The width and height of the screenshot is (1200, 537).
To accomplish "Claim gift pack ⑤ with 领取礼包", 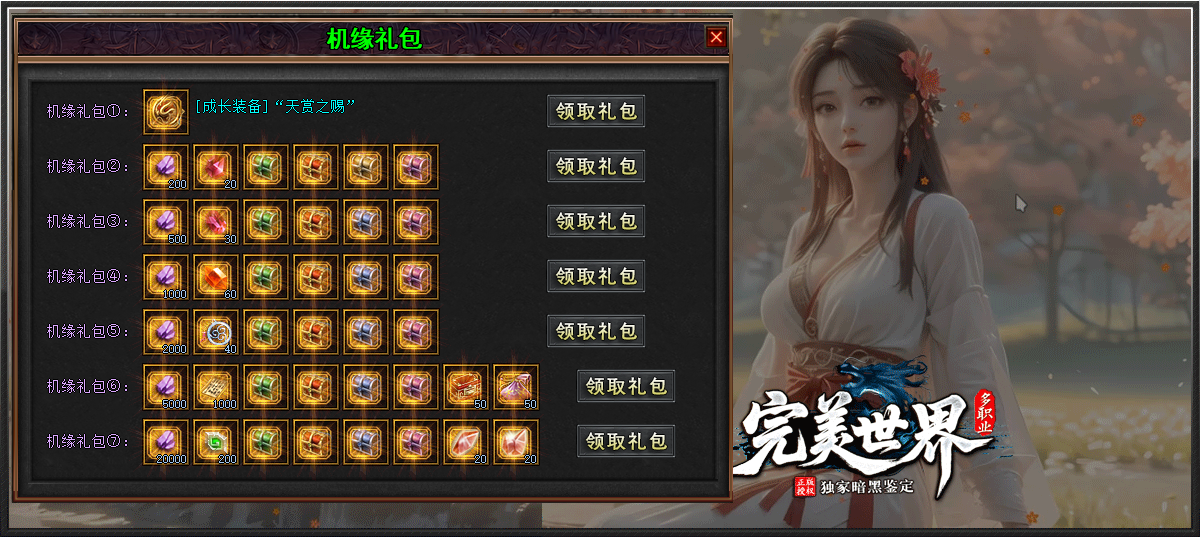I will (x=596, y=331).
